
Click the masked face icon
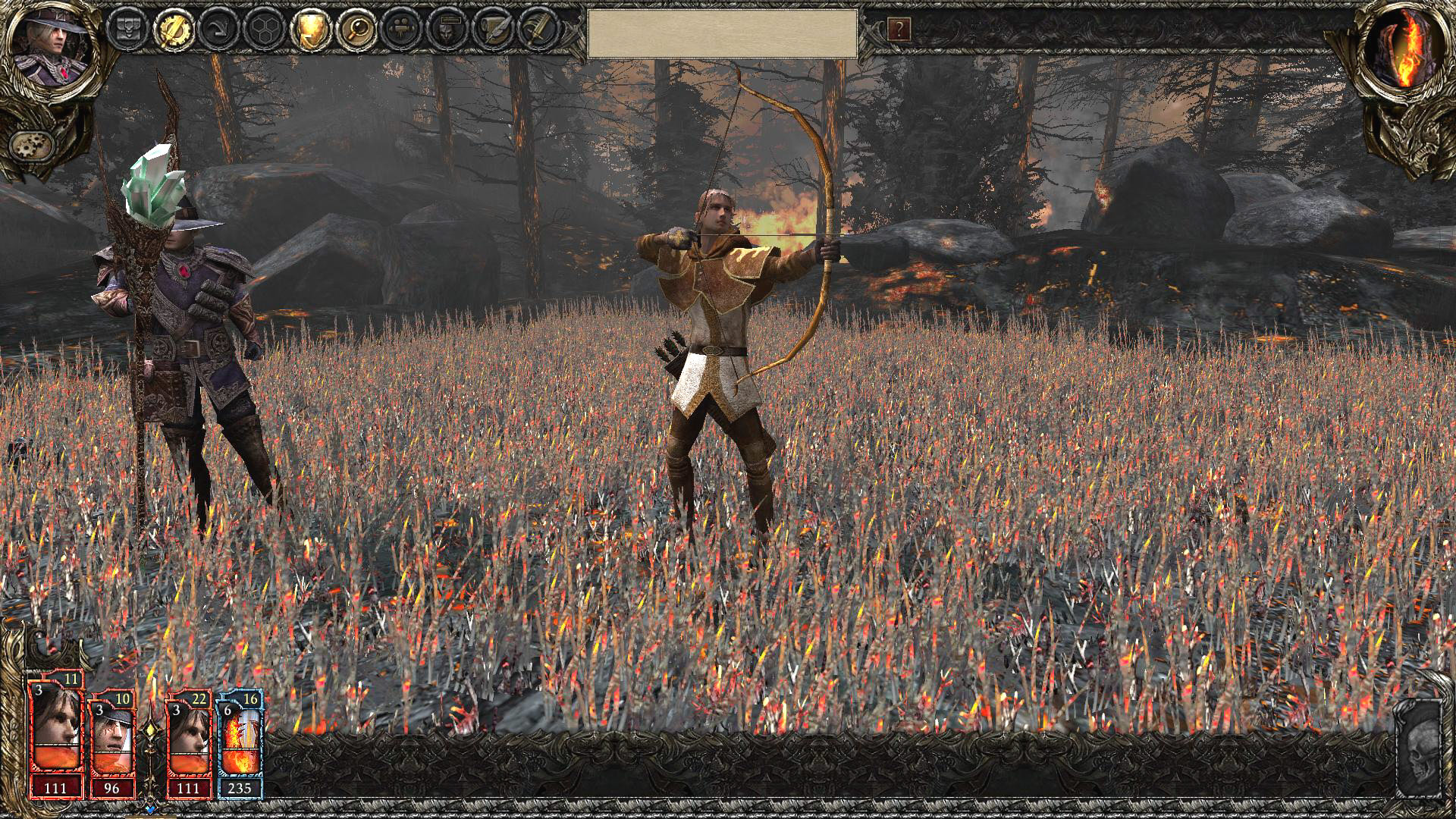pos(447,30)
